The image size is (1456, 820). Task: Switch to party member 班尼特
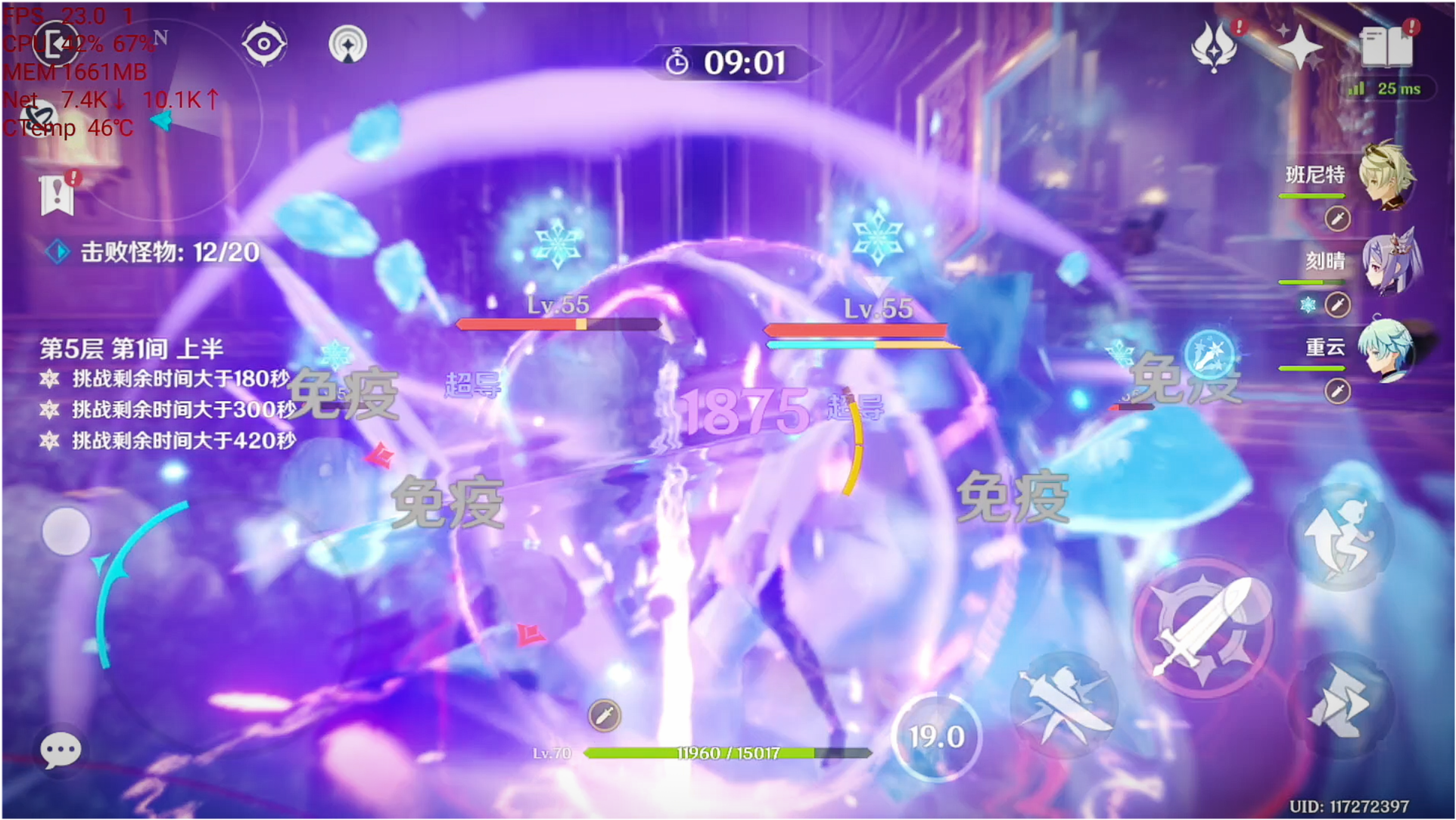[x=1387, y=175]
